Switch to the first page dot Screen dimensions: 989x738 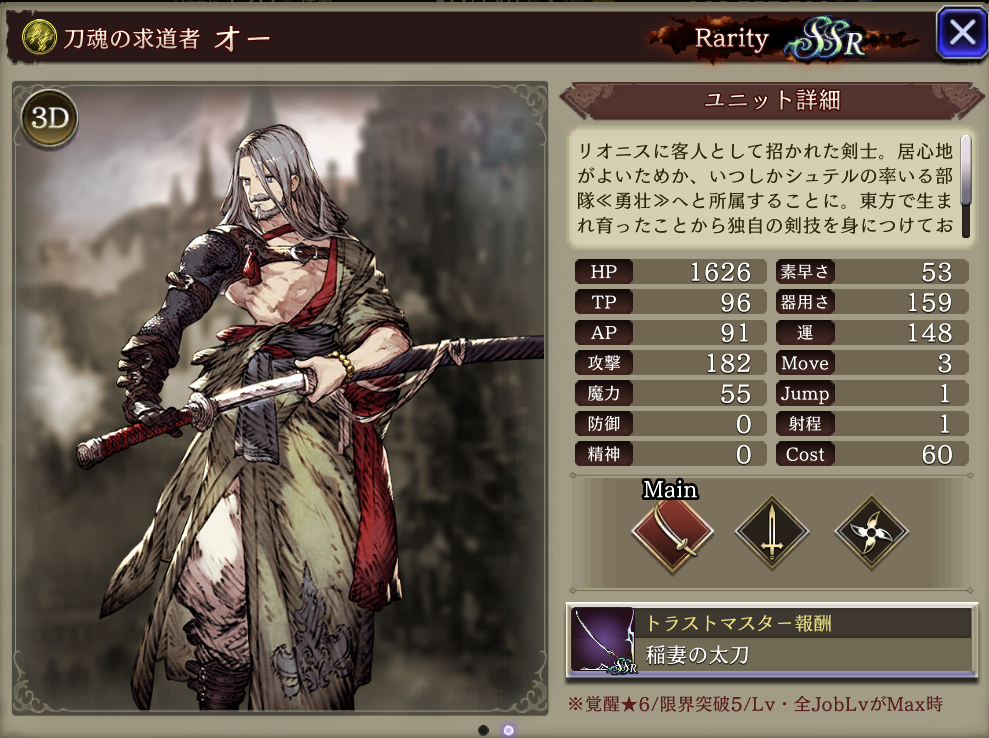(x=484, y=730)
